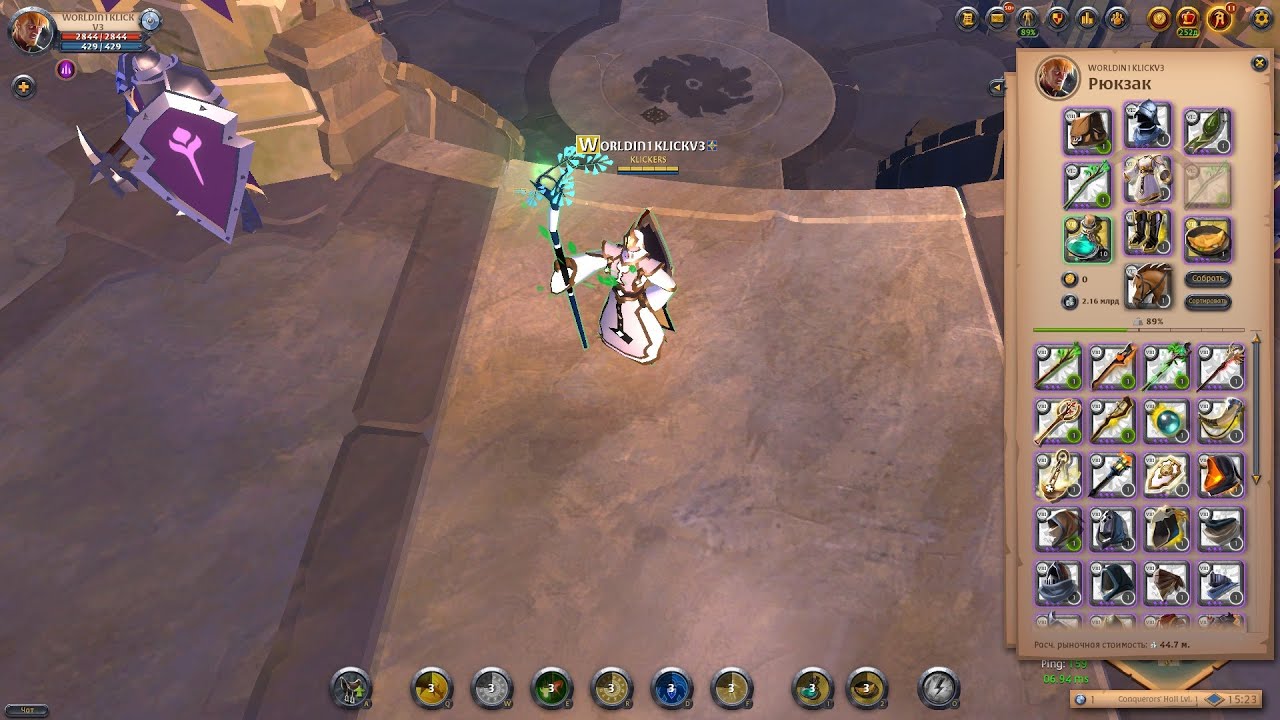Click the Собрать button
This screenshot has width=1280, height=720.
click(1208, 279)
